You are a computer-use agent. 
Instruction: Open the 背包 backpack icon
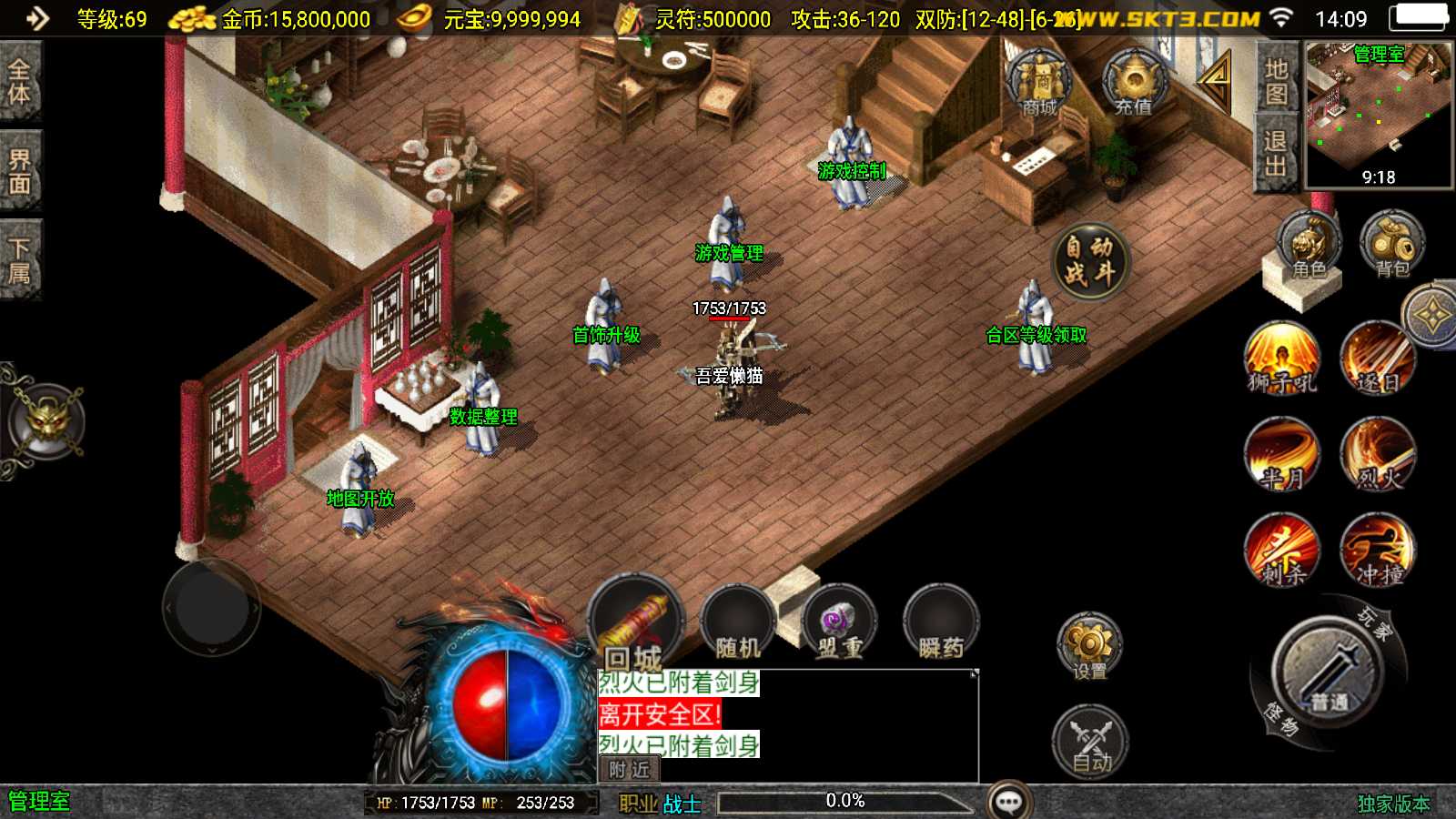1390,241
